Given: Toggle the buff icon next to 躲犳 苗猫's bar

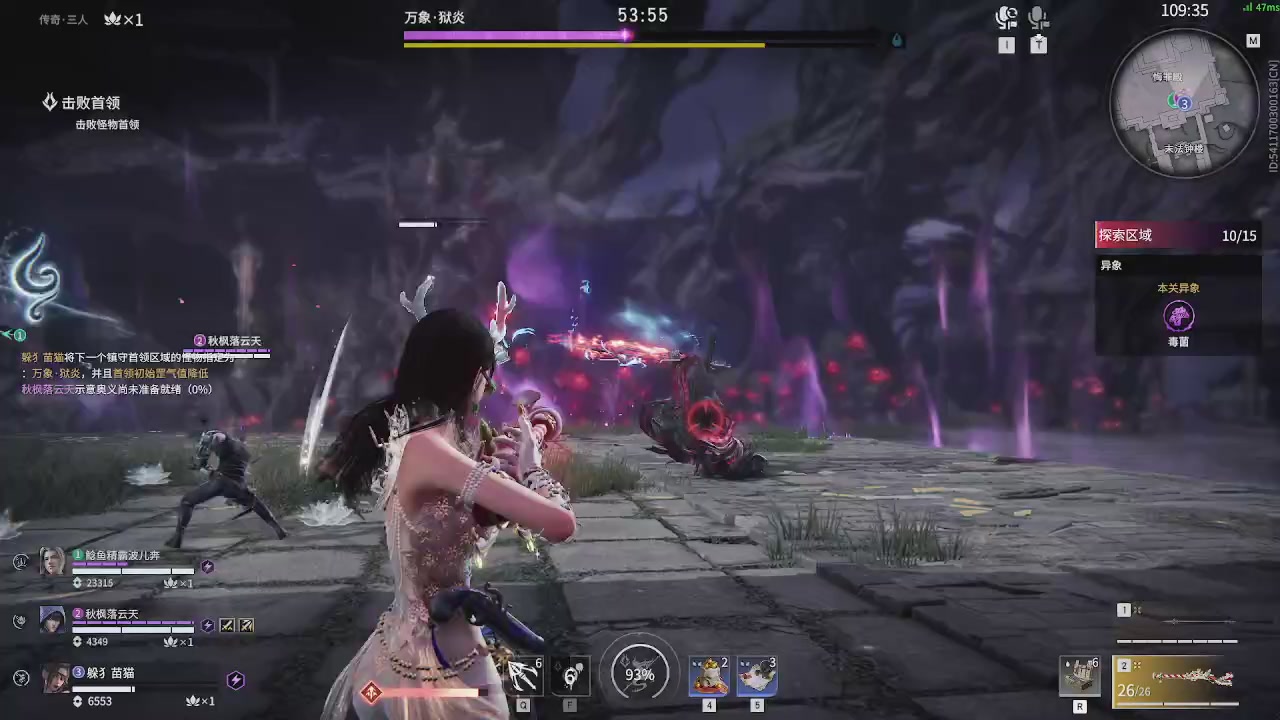Looking at the screenshot, I should pos(236,680).
